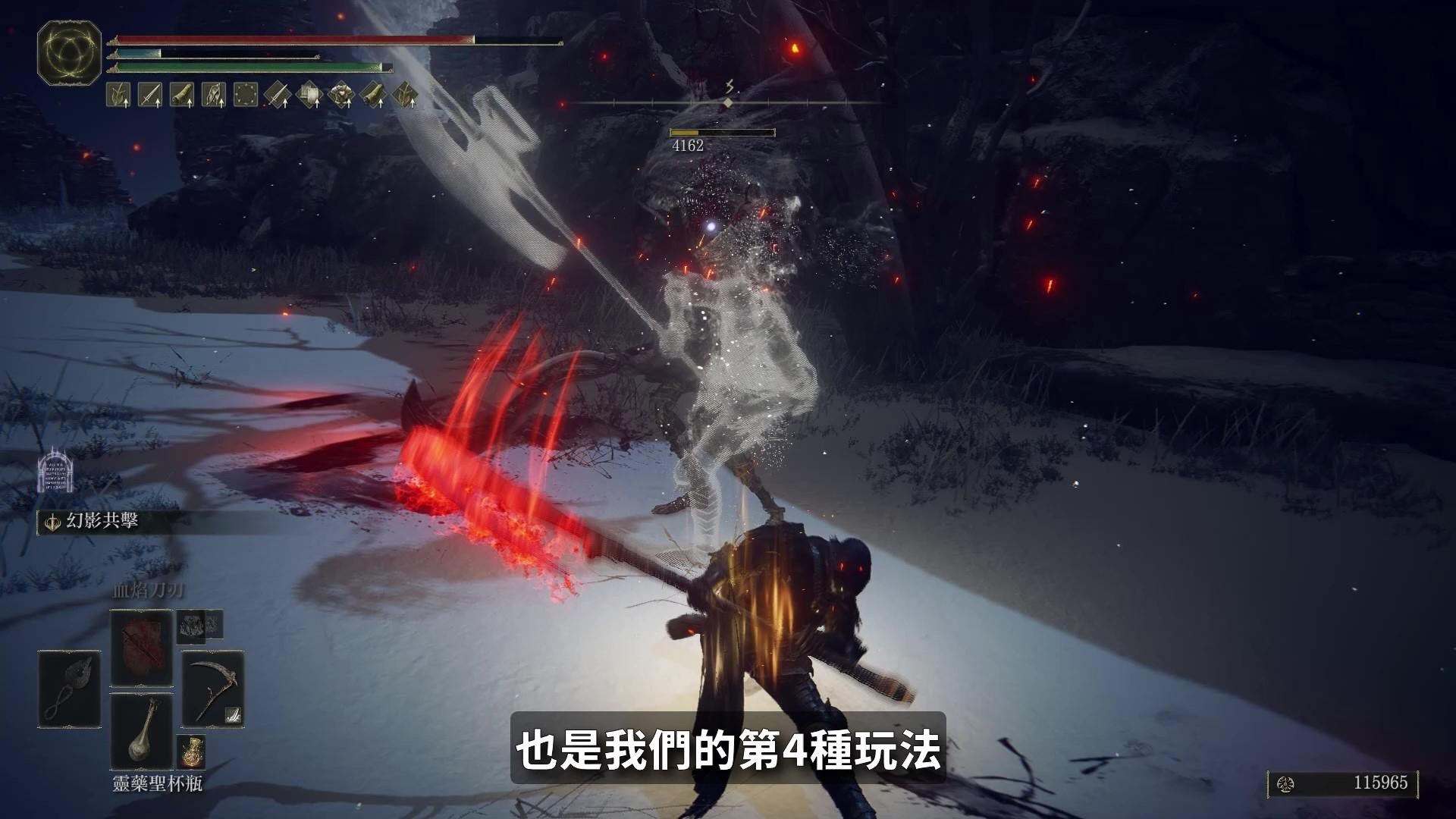Select the armor defense-buff diamond icon
The height and width of the screenshot is (819, 1456).
pyautogui.click(x=342, y=95)
